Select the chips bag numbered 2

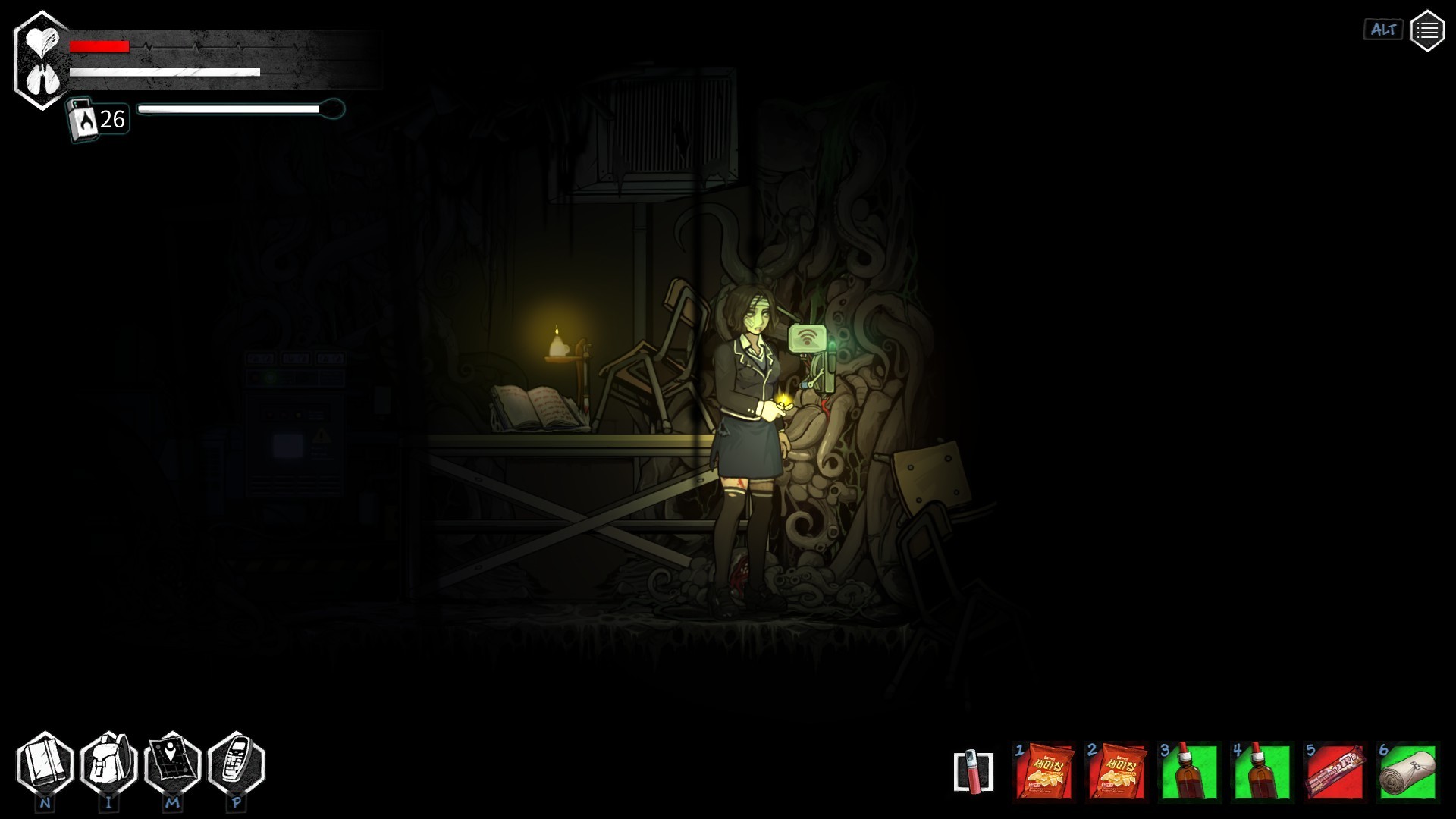(1116, 770)
